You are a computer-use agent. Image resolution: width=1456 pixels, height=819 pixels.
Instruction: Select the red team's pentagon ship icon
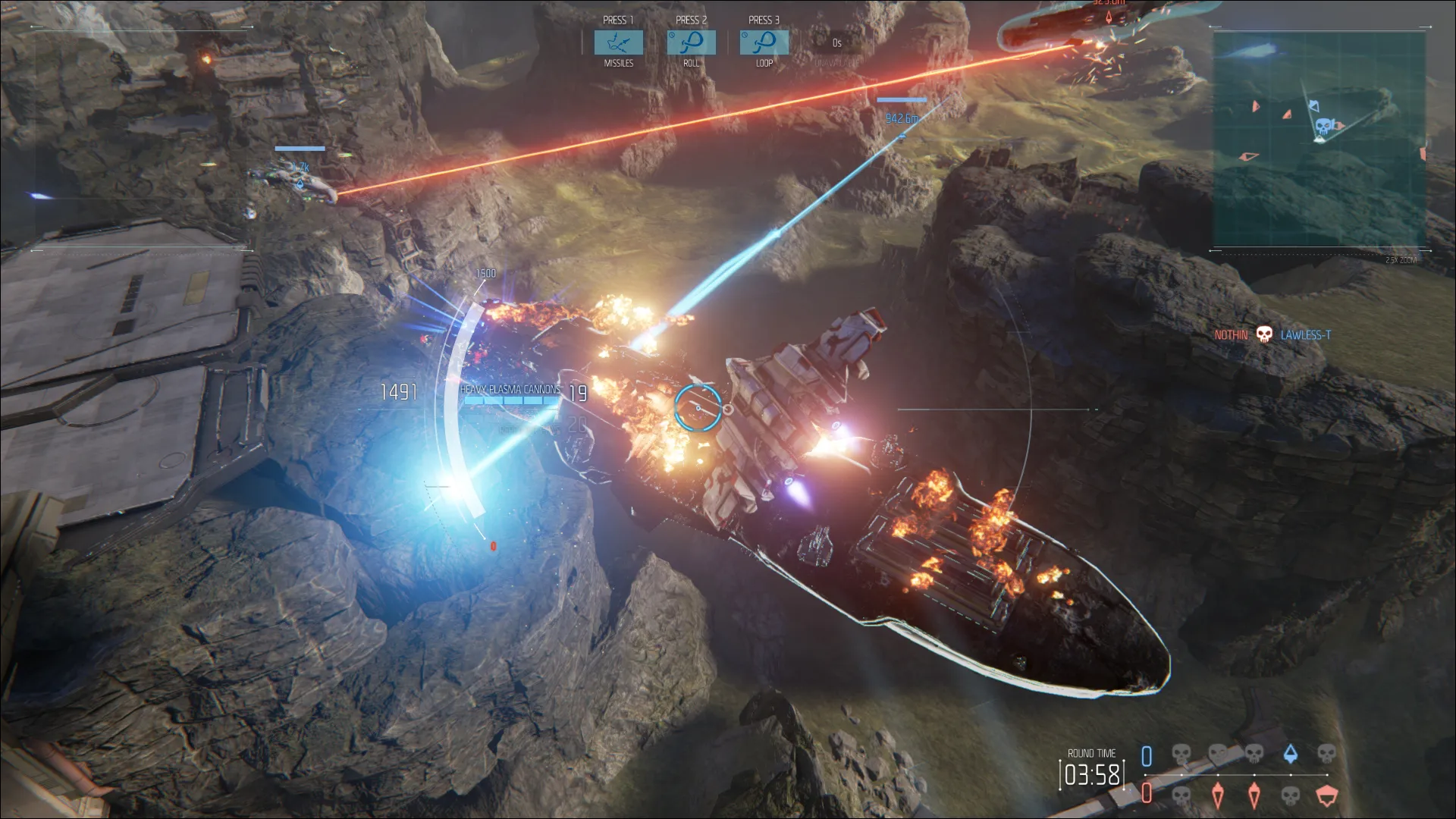click(1326, 795)
